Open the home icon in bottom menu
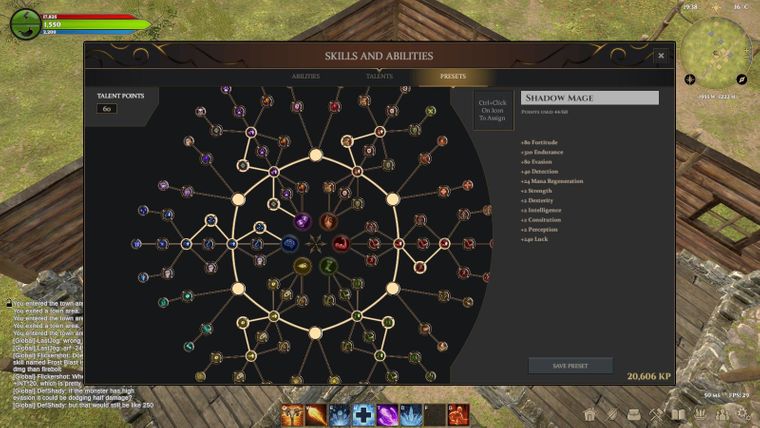 (590, 415)
